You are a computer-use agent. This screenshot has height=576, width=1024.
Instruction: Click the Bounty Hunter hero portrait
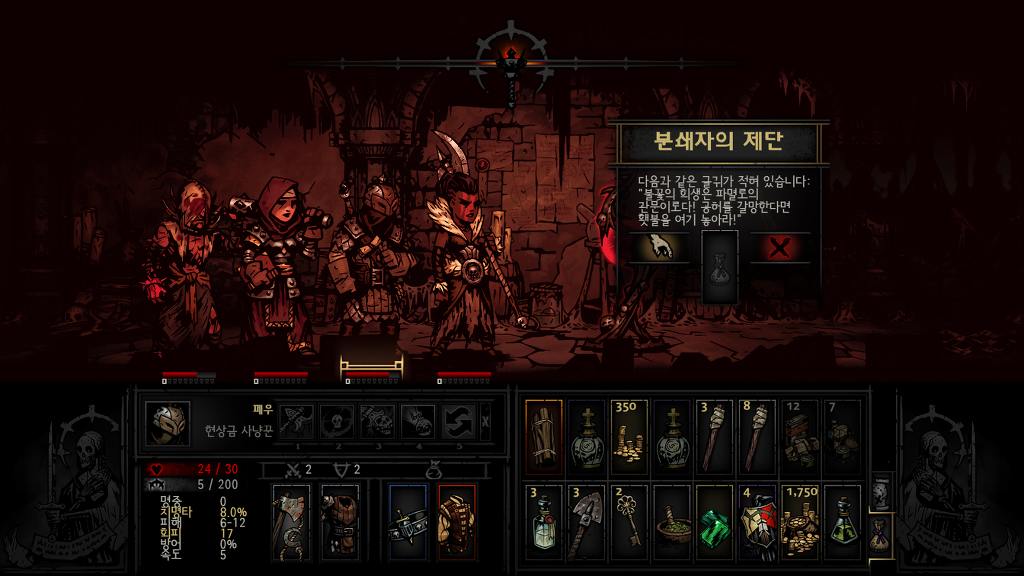168,422
